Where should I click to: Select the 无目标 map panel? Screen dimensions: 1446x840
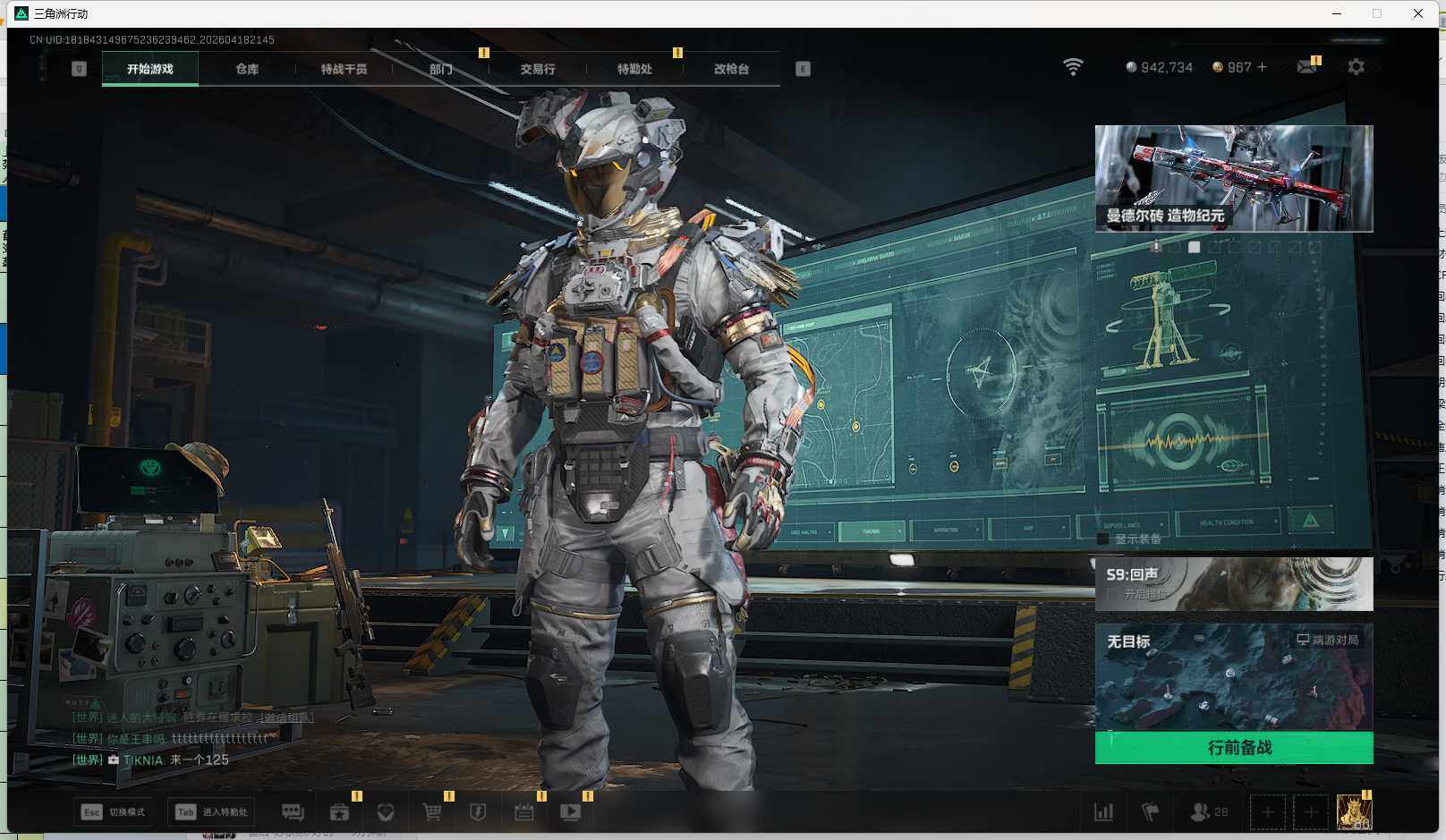pos(1233,677)
